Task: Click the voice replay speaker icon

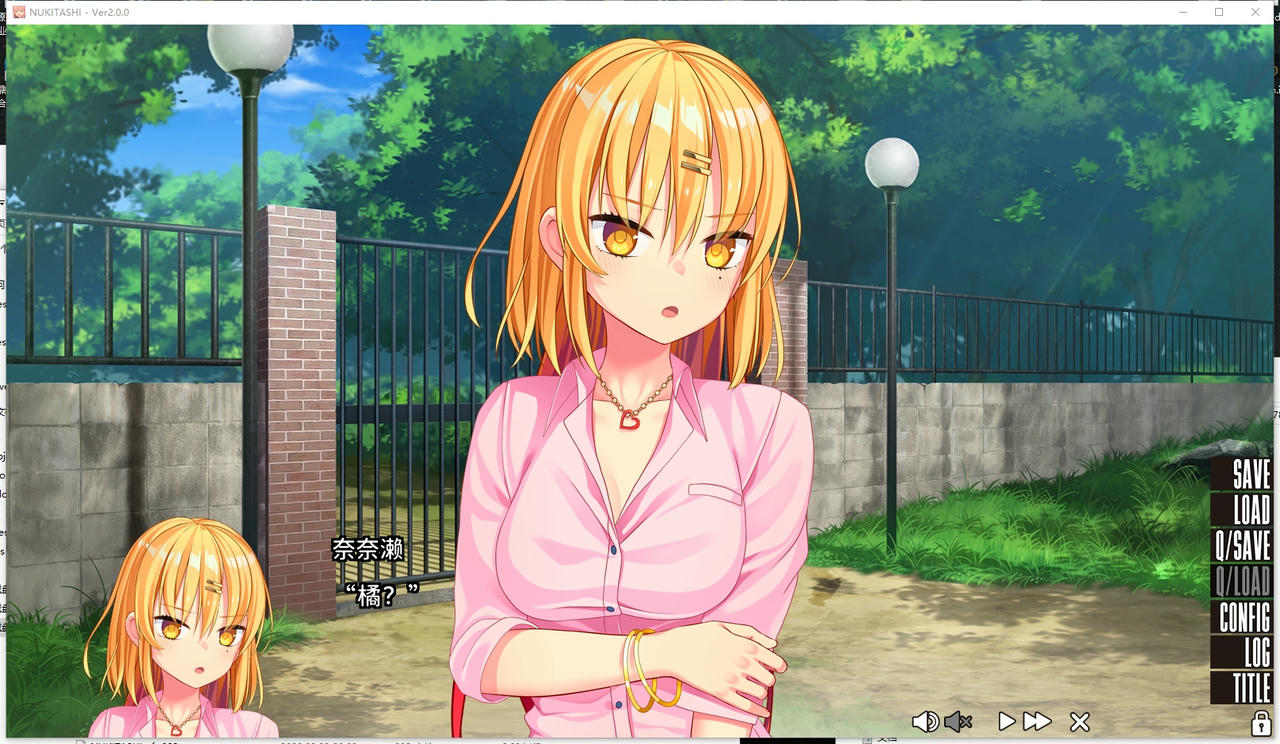Action: click(x=925, y=721)
